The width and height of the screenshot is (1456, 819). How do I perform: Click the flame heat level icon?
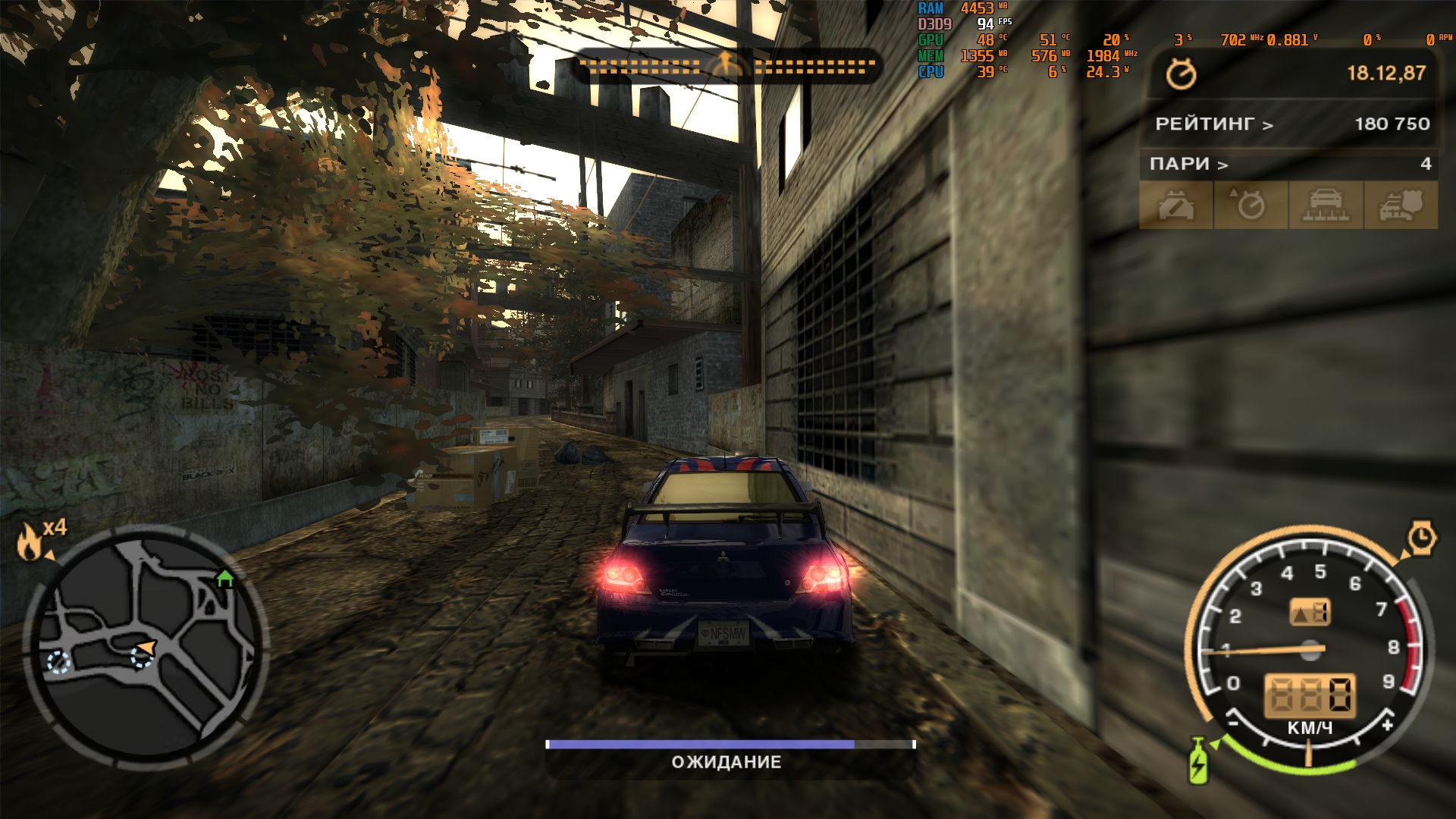(30, 541)
